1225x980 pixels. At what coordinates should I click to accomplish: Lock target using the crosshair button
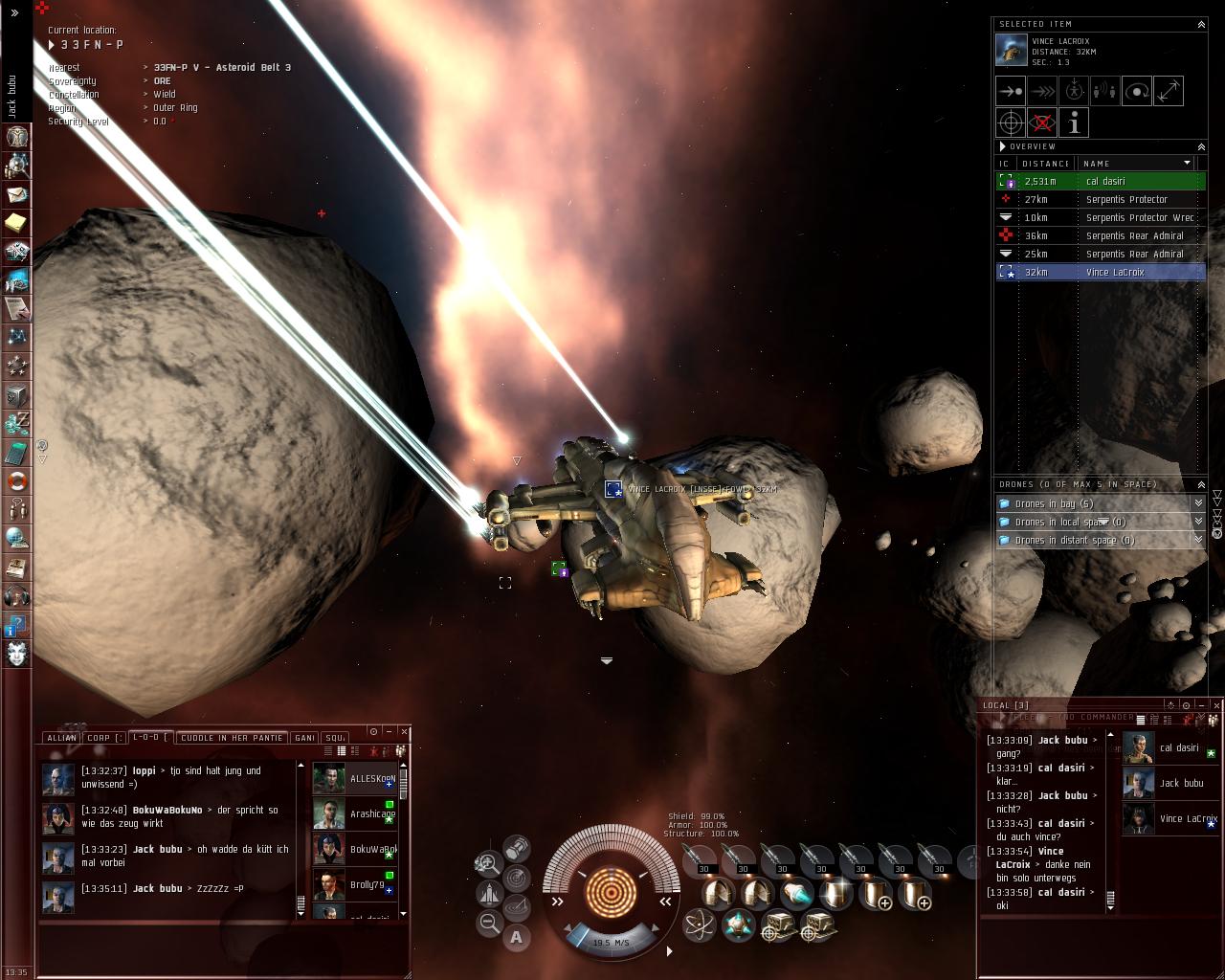(1011, 123)
